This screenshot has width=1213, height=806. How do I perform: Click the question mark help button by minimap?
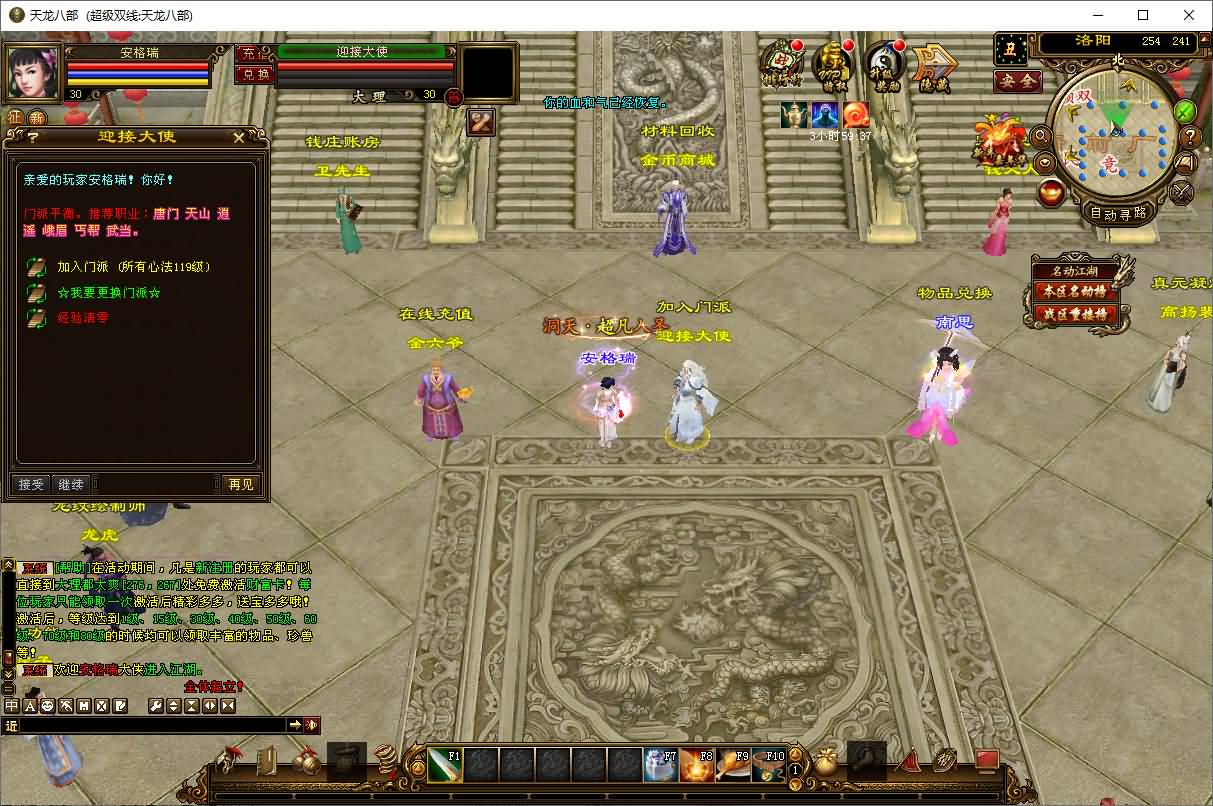[1190, 137]
